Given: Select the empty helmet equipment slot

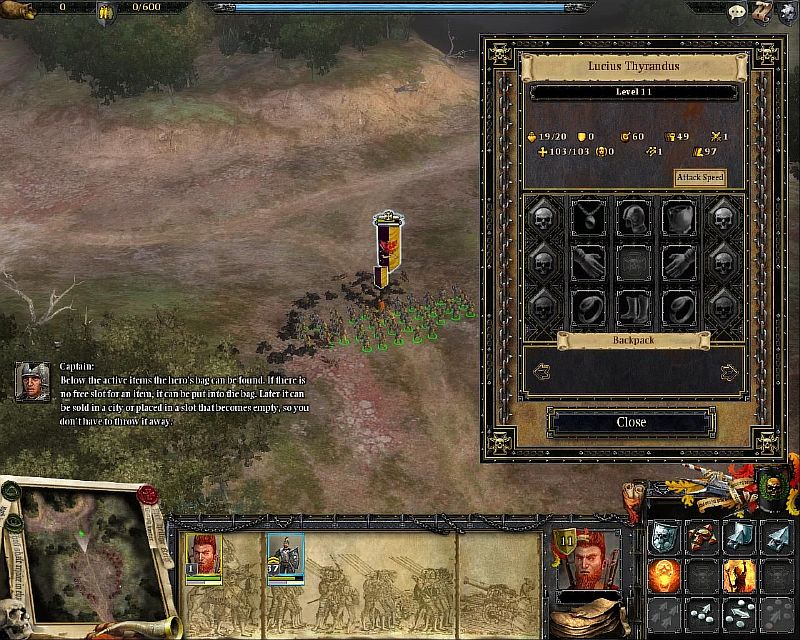Looking at the screenshot, I should click(632, 216).
